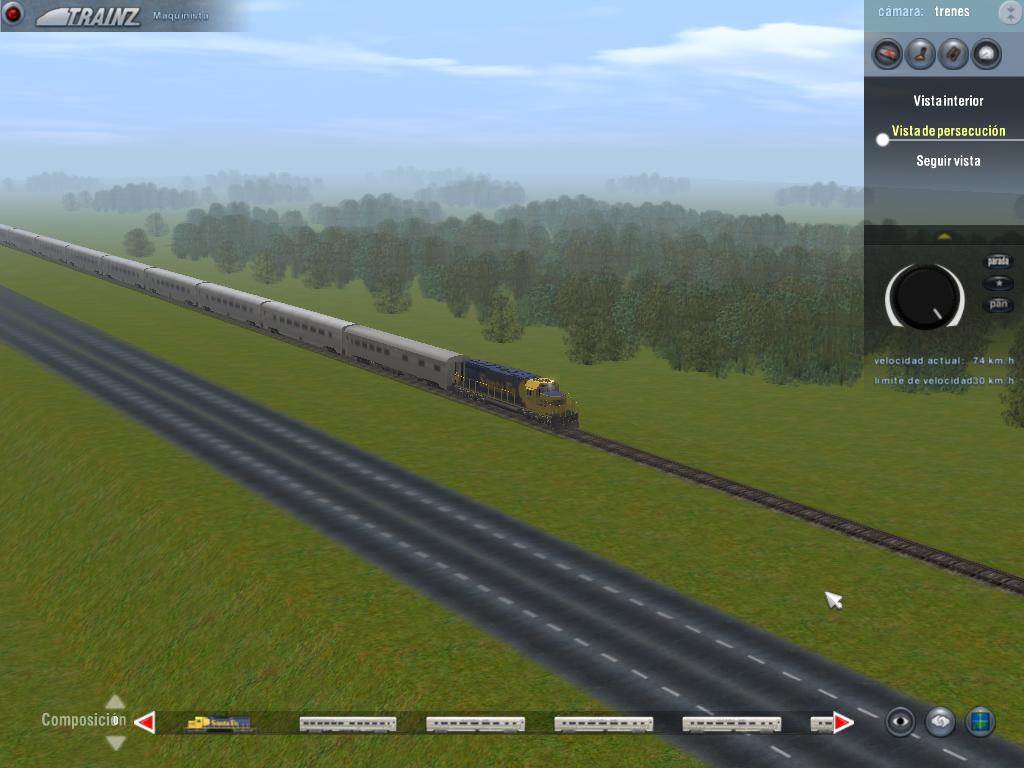This screenshot has height=768, width=1024.
Task: Choose Vista de persecución camera view
Action: click(948, 131)
